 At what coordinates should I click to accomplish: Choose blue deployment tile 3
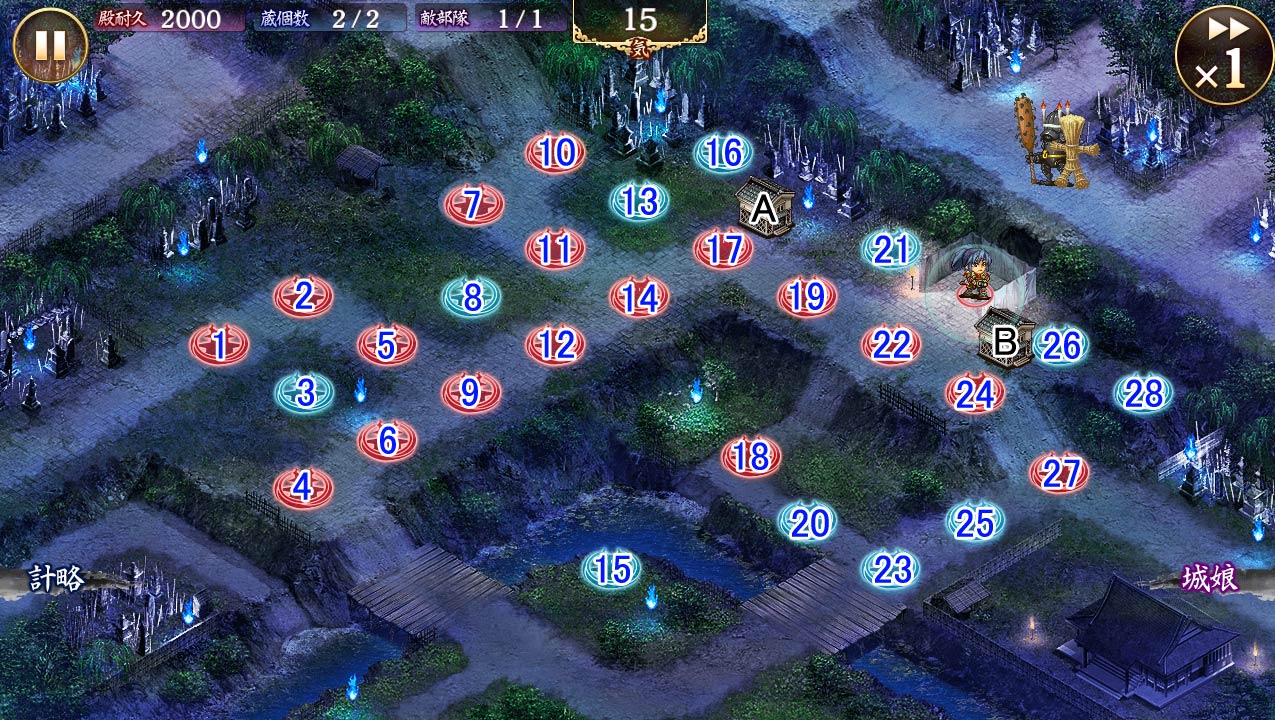[x=305, y=394]
